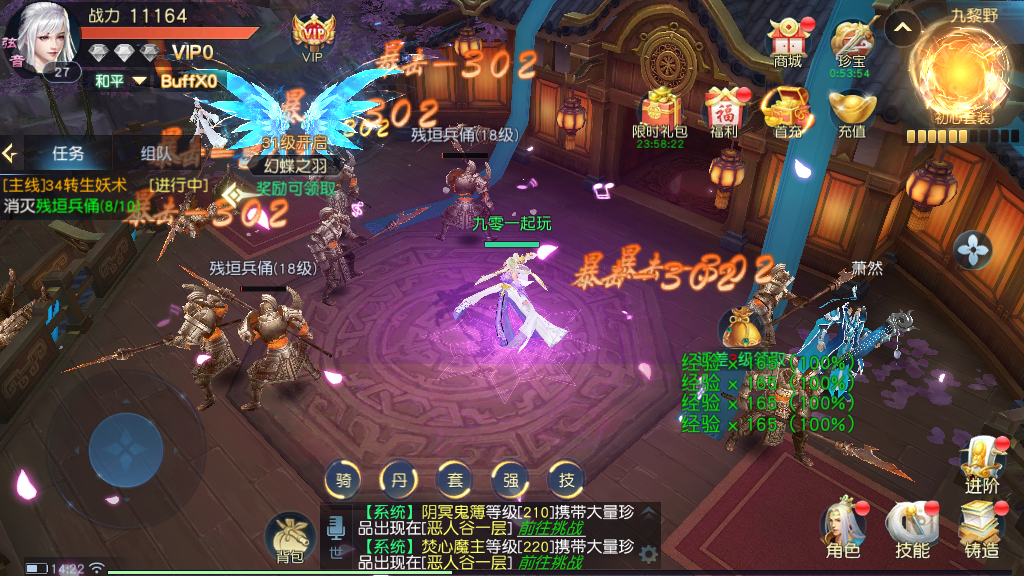Open the 福利 welfare menu
1024x576 pixels.
coord(723,111)
